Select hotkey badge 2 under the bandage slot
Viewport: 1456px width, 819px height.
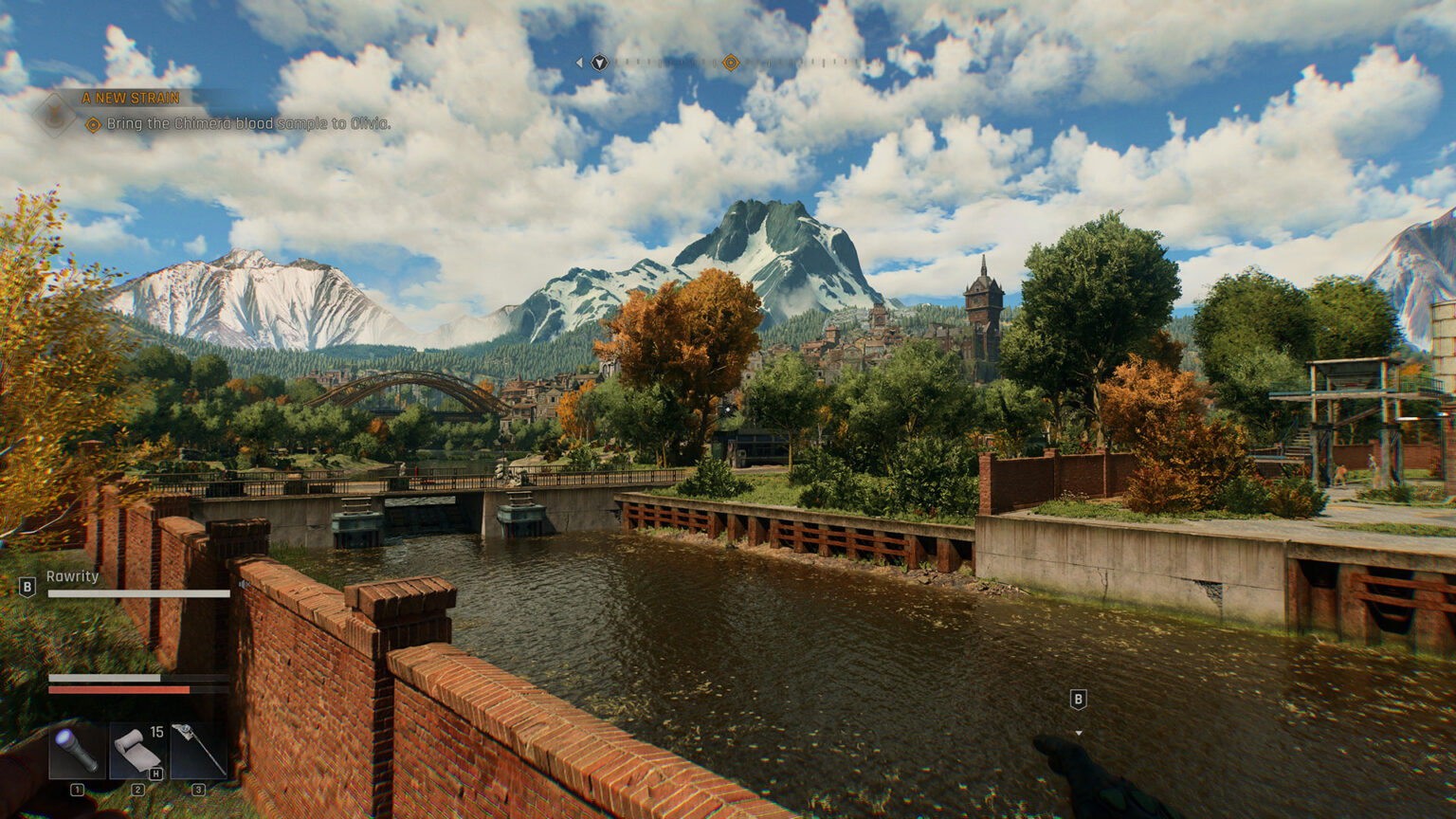point(137,790)
